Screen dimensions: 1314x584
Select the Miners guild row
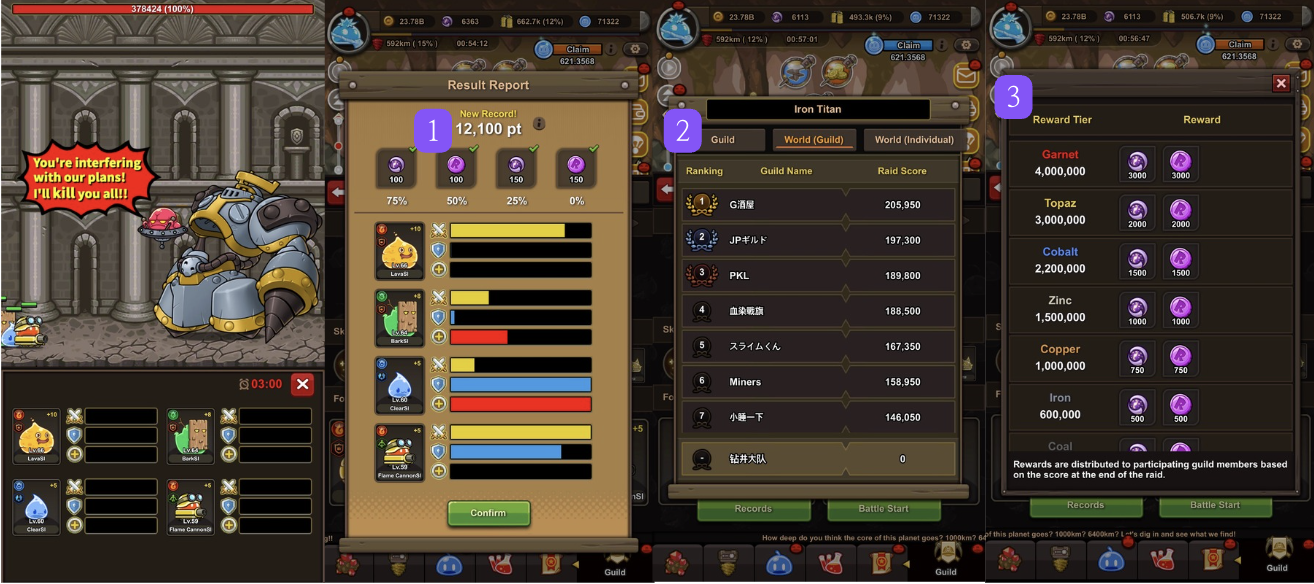tap(817, 381)
